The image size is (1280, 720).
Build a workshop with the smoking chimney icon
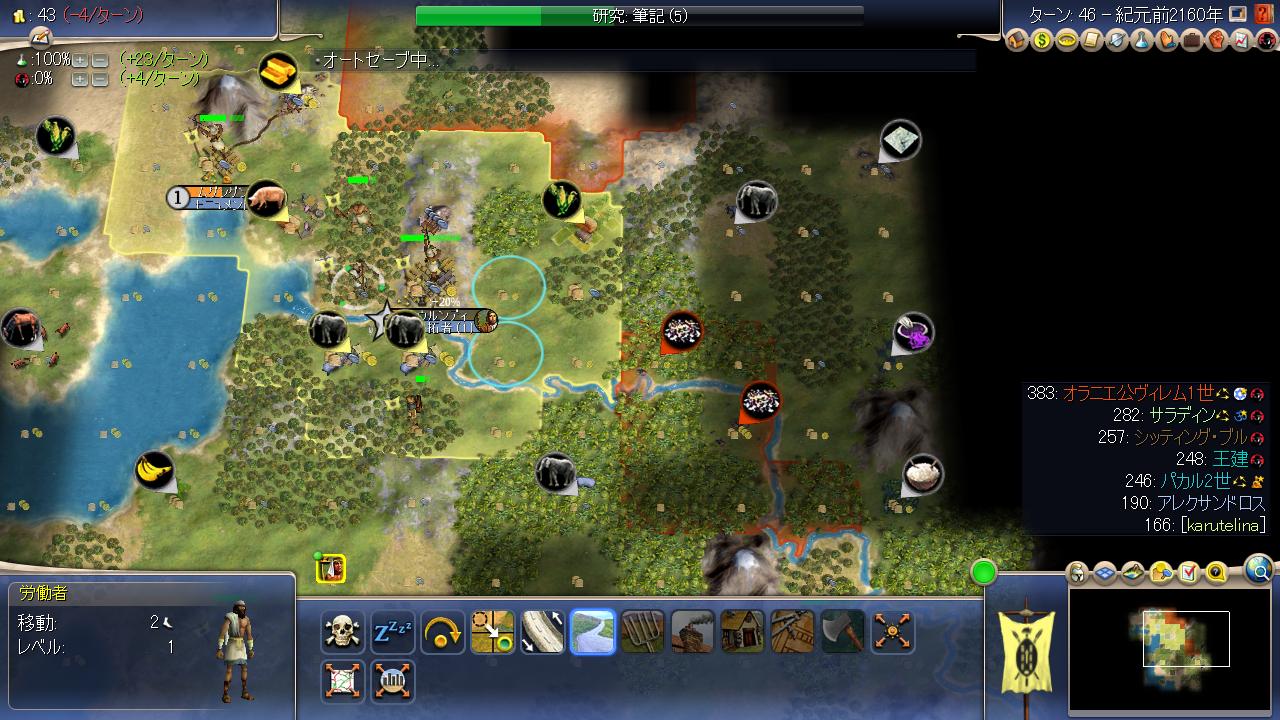point(693,632)
